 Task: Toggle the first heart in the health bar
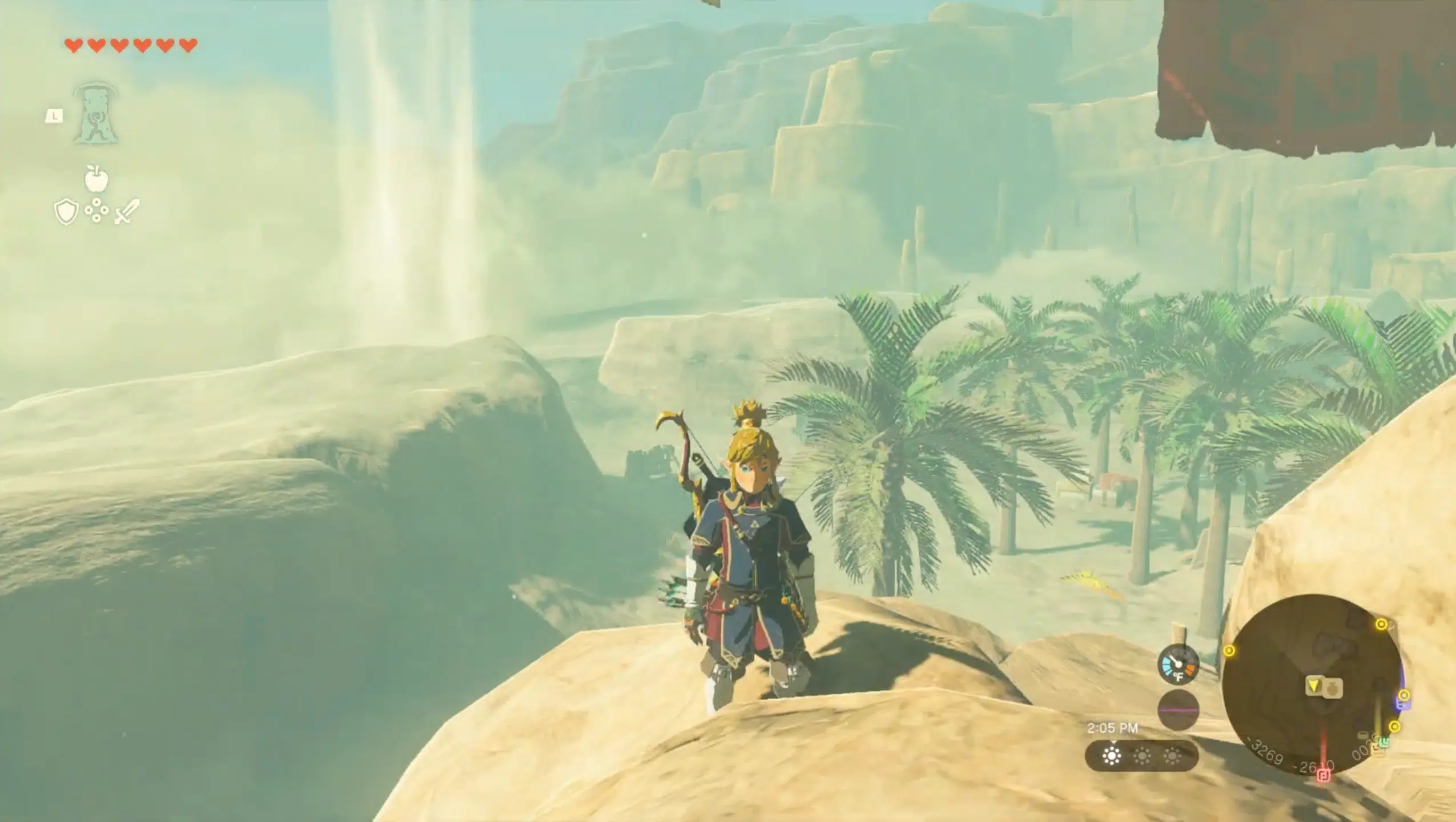(x=74, y=46)
